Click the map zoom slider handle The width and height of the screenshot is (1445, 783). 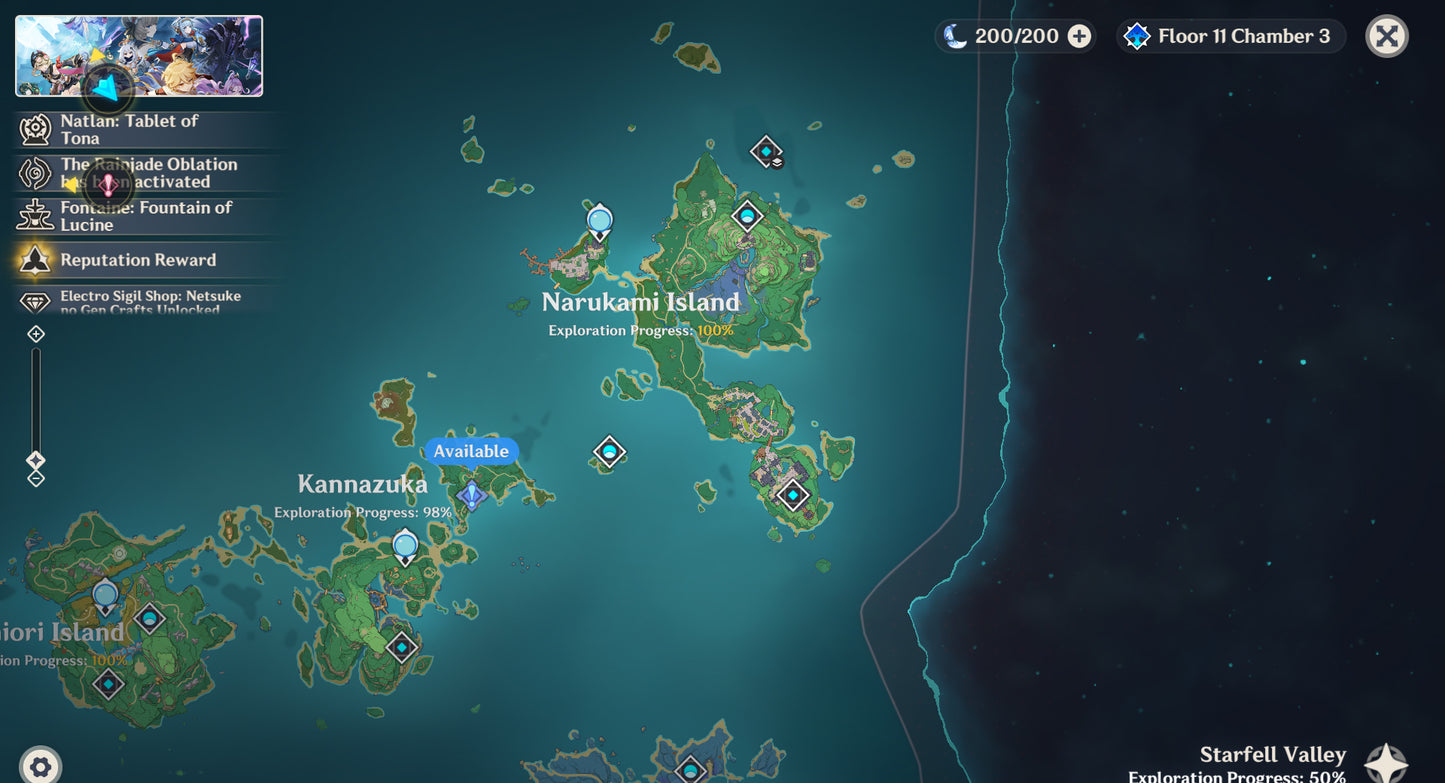(x=36, y=460)
